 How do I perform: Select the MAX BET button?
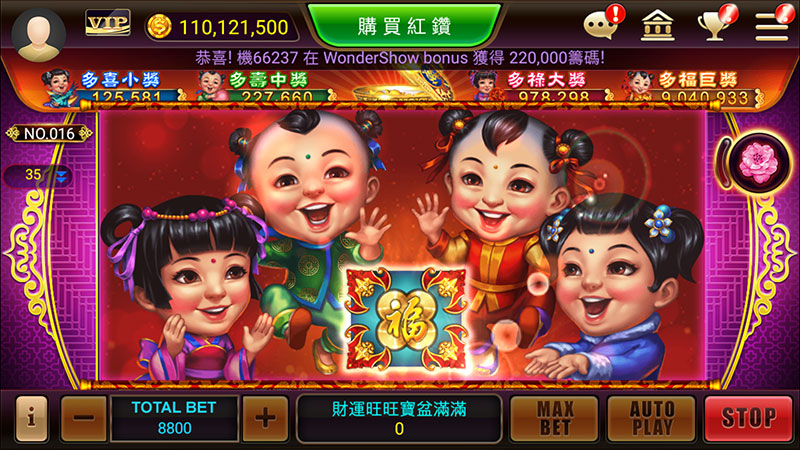click(x=553, y=417)
